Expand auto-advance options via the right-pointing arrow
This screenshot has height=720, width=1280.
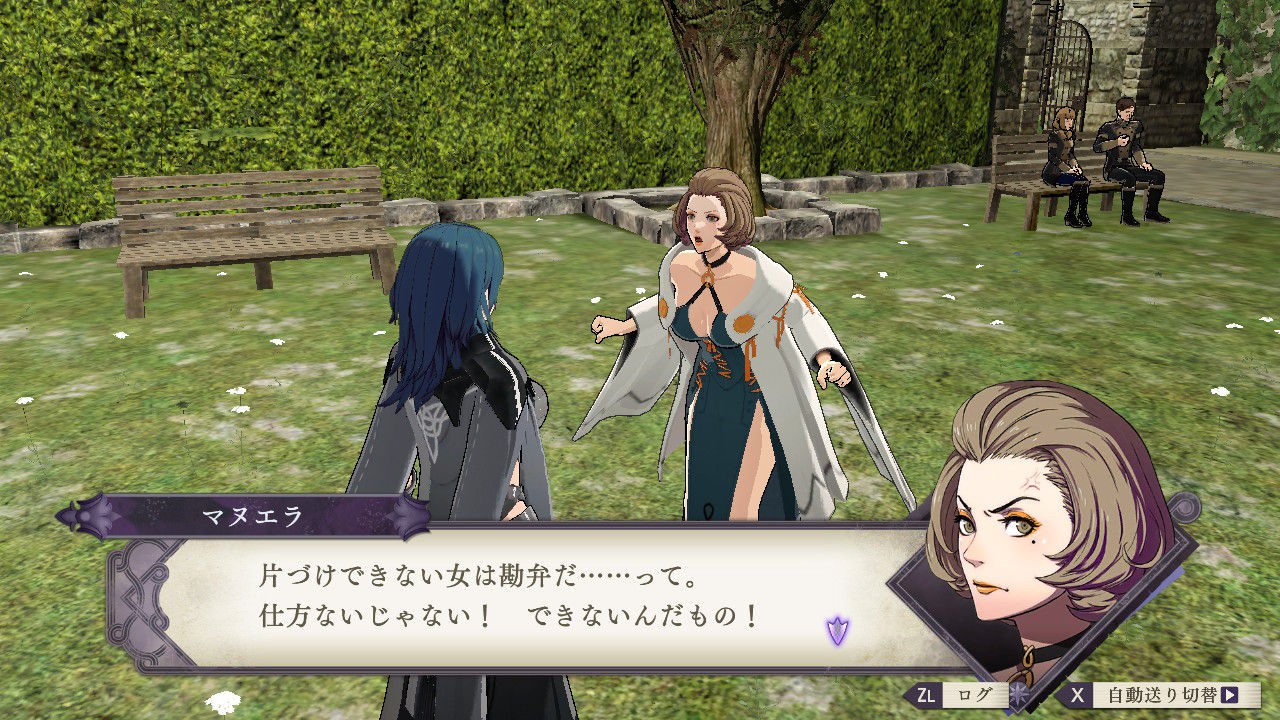click(1227, 693)
